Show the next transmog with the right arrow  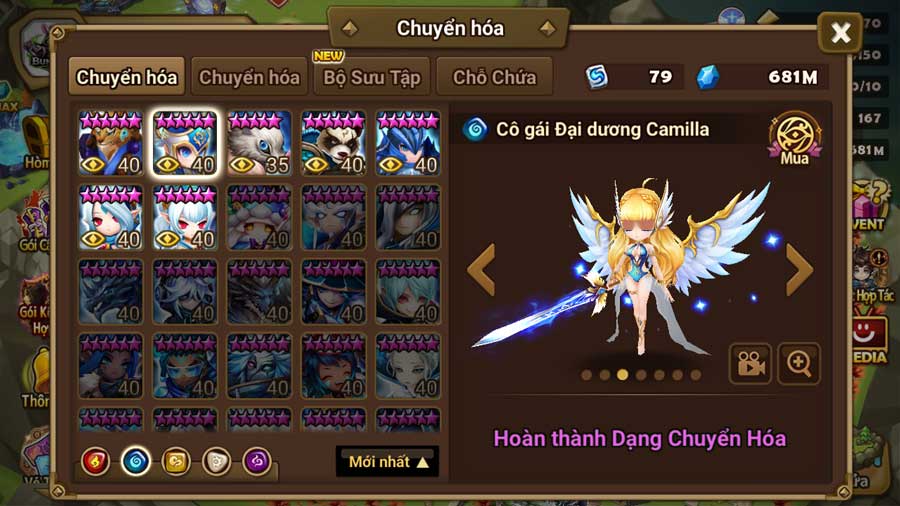[x=799, y=270]
